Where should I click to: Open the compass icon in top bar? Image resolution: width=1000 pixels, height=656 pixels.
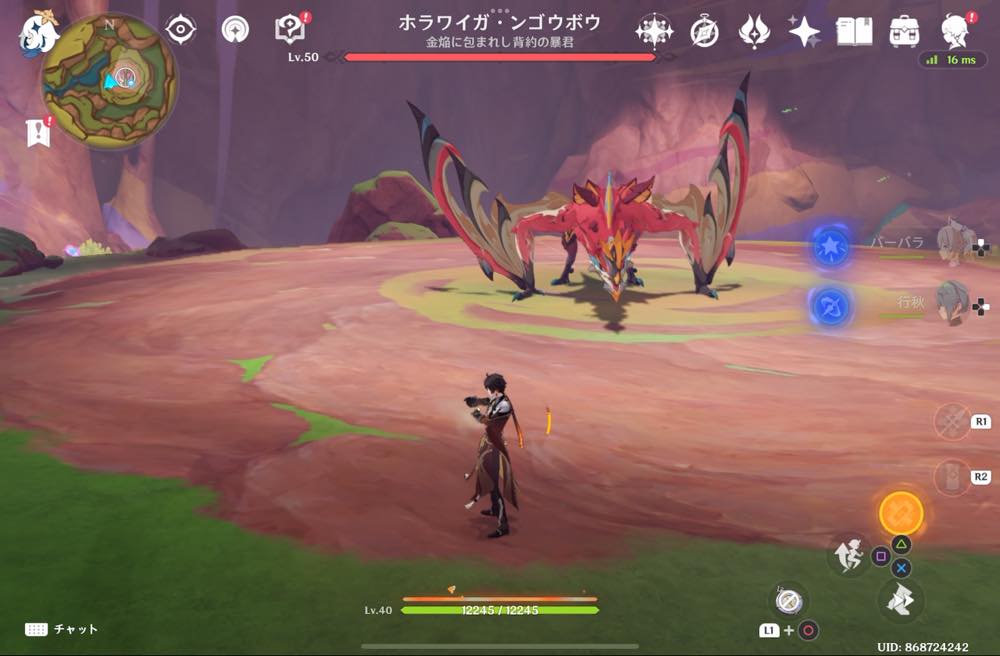[704, 32]
